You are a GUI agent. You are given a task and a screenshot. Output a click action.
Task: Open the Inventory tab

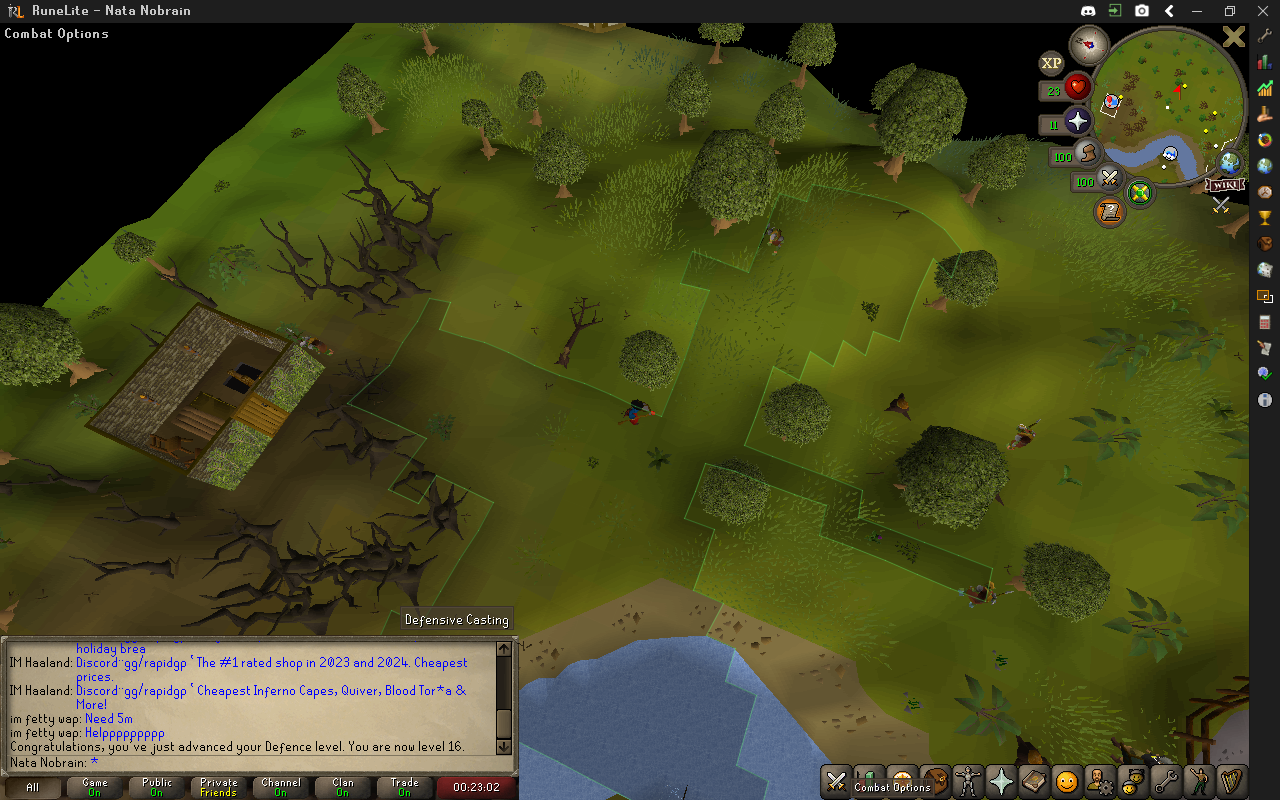(936, 781)
